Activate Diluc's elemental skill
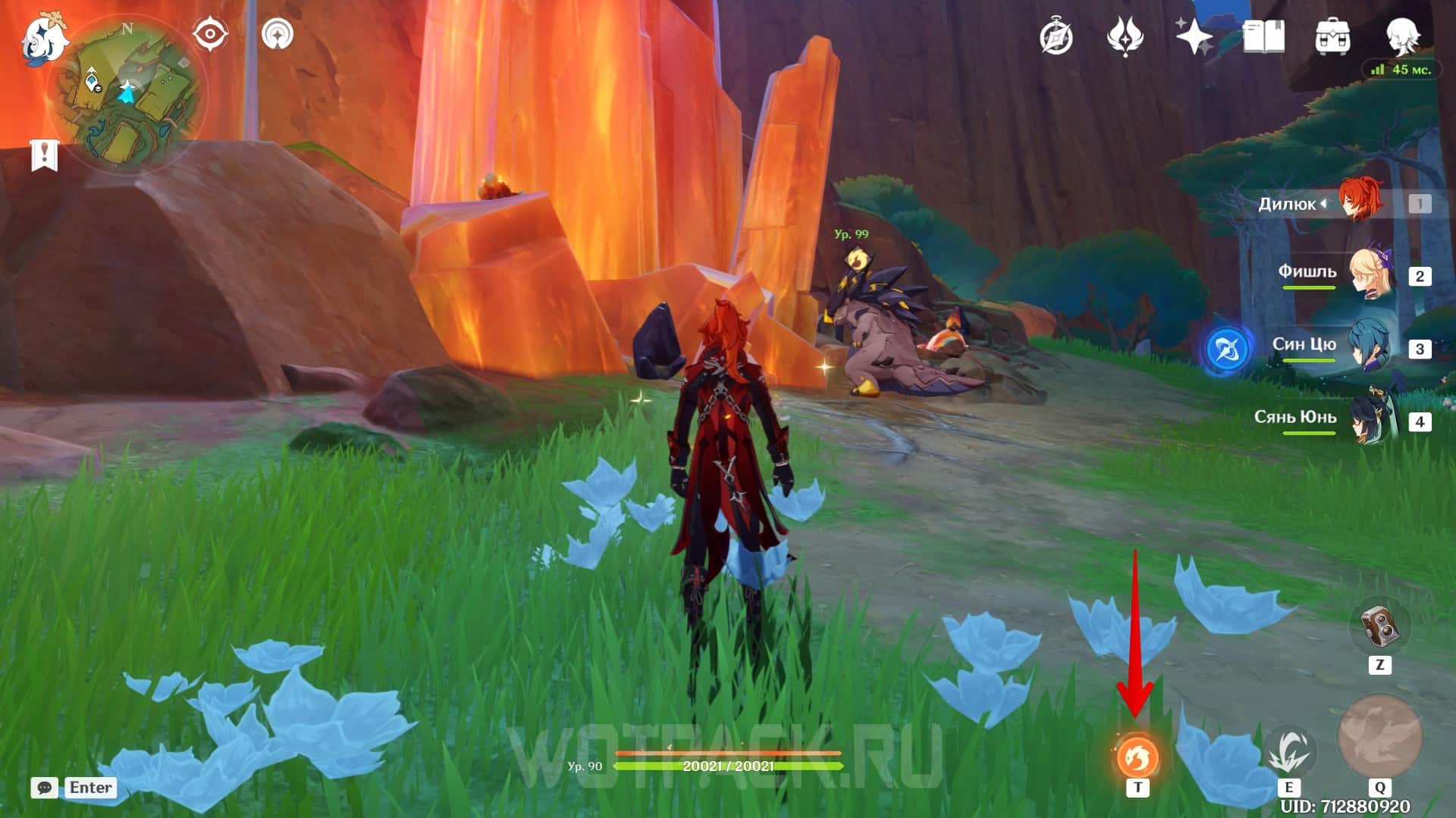The height and width of the screenshot is (818, 1456). [1288, 753]
